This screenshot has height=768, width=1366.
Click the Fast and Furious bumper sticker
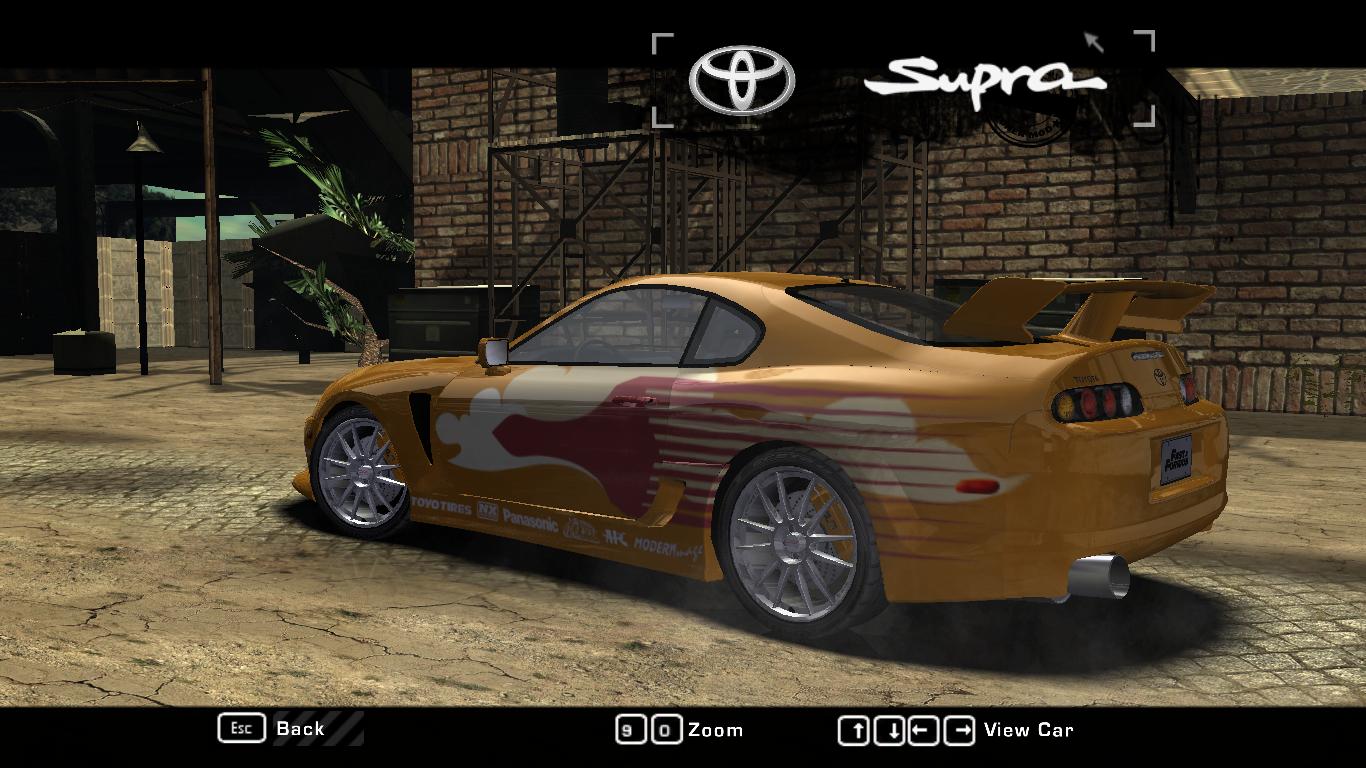(x=1176, y=456)
